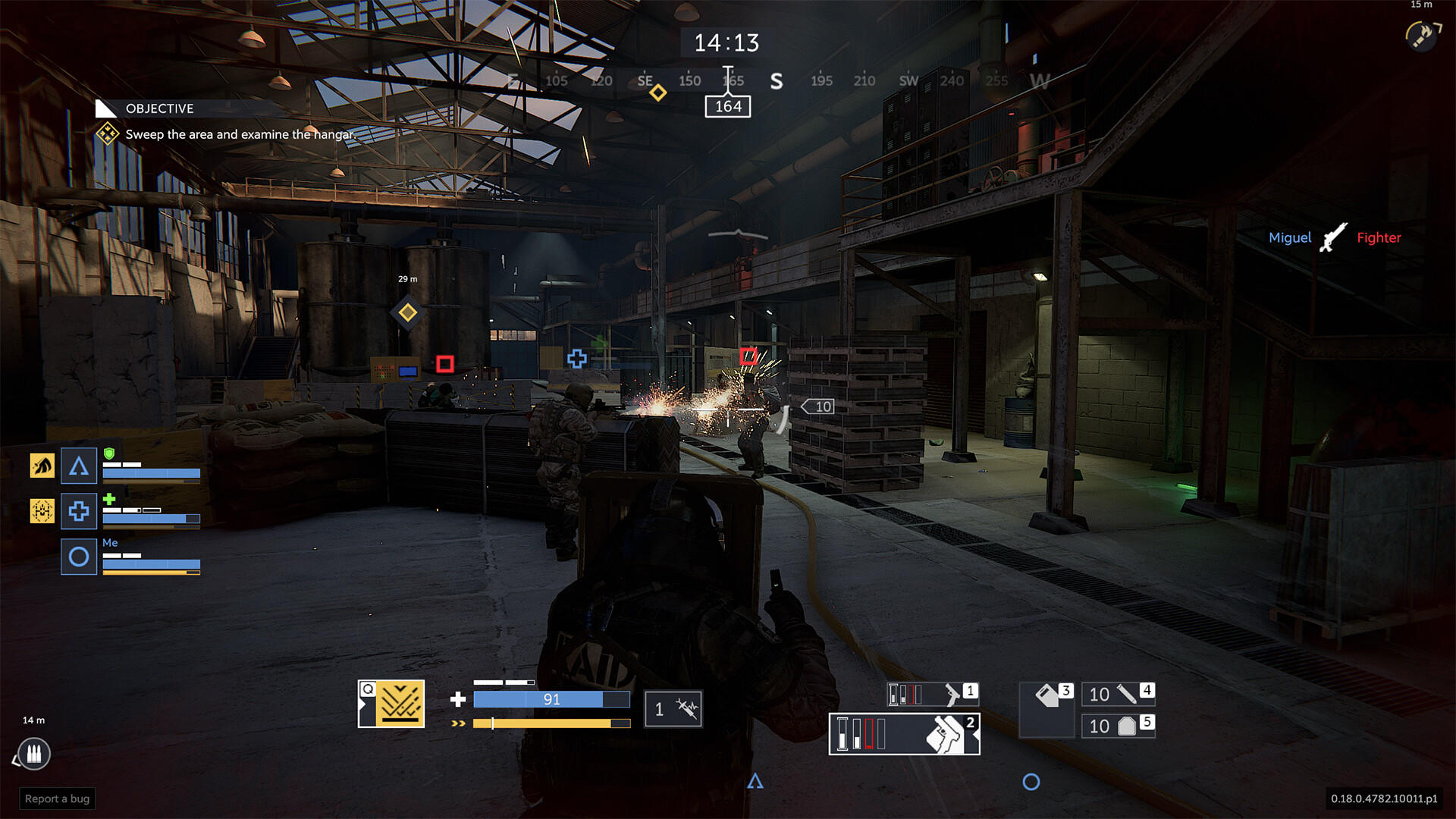Select the dual pistols in slot 2
This screenshot has height=819, width=1456.
(x=902, y=734)
